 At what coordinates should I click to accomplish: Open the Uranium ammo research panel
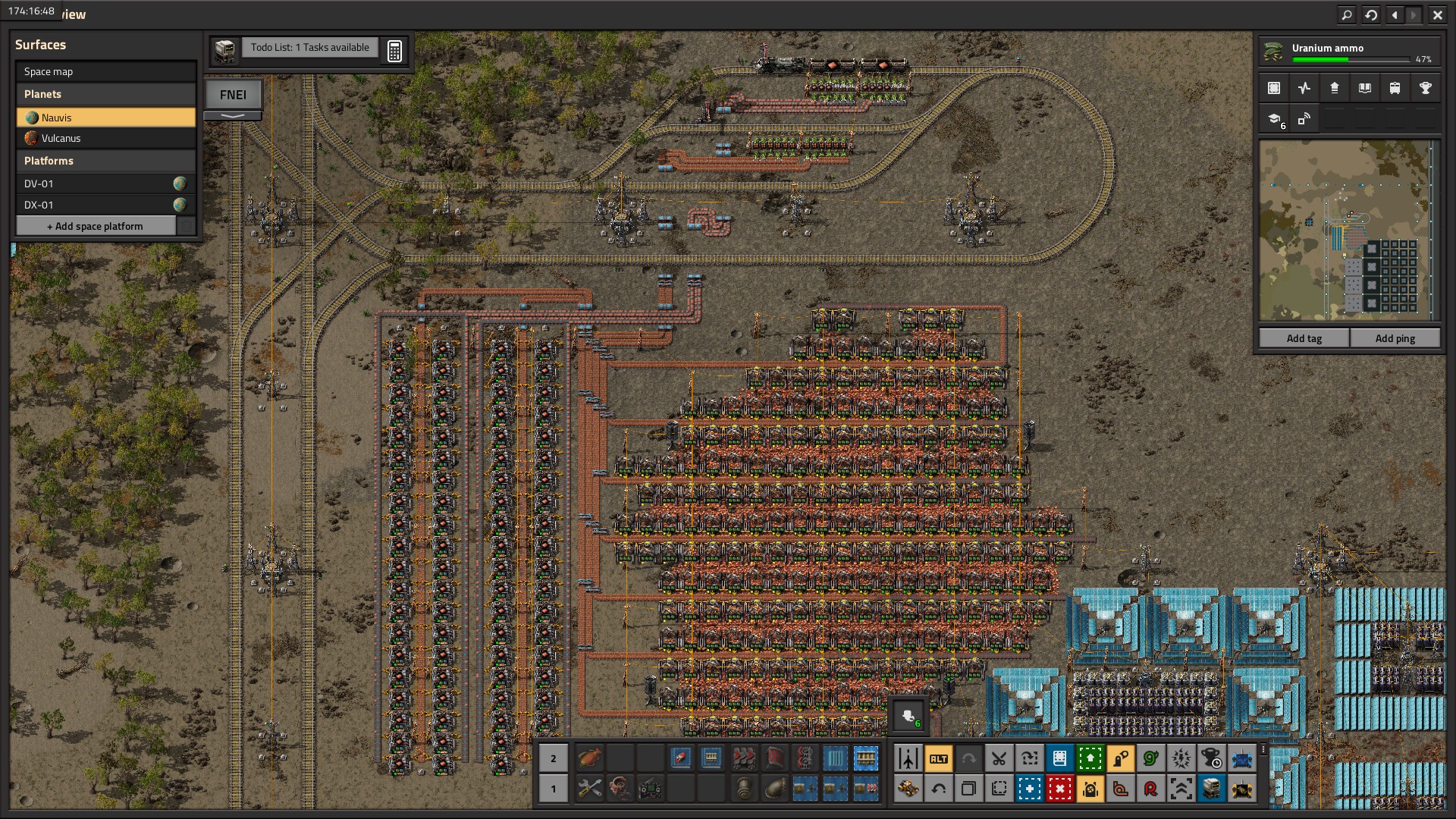point(1349,52)
